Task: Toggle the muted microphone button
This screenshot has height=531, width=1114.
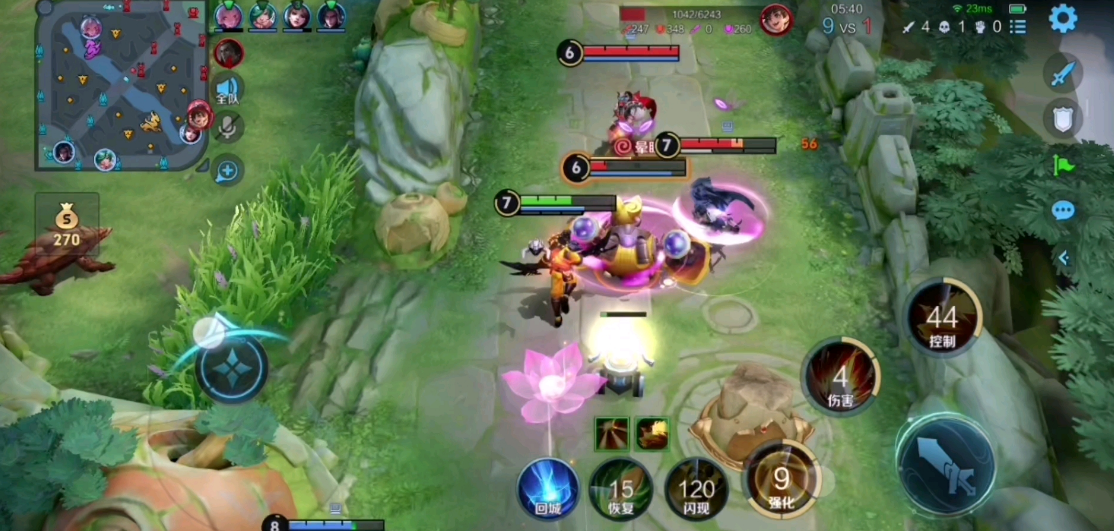Action: (229, 127)
